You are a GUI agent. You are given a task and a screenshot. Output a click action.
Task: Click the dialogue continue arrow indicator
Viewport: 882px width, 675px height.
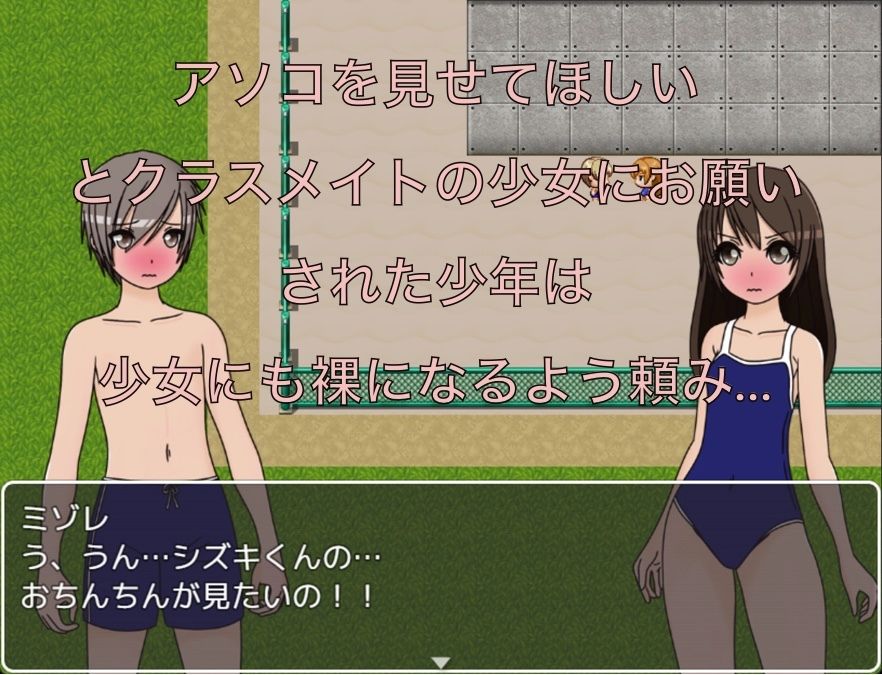(x=440, y=662)
